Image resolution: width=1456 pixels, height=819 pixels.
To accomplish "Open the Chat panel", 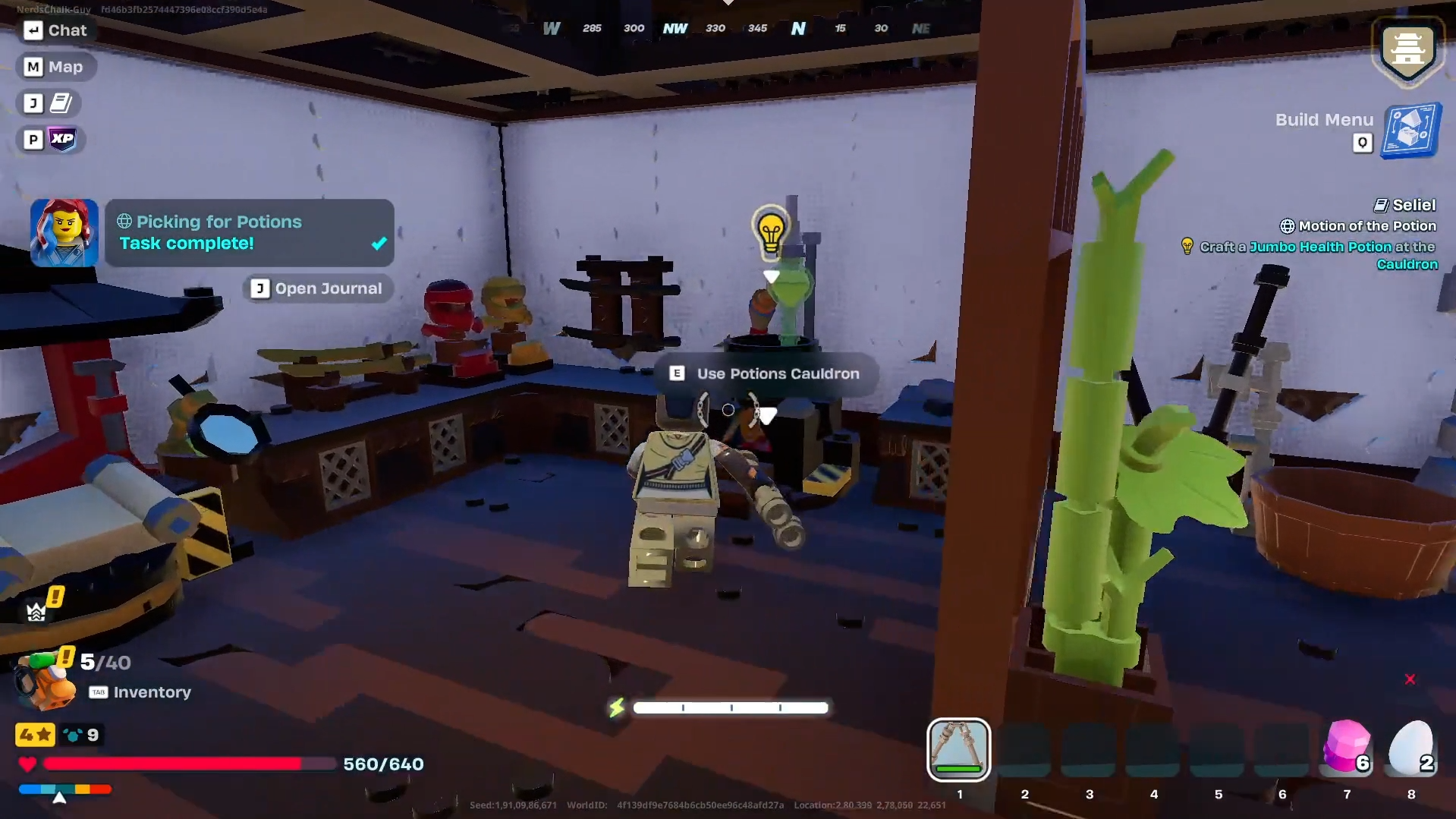I will tap(57, 30).
